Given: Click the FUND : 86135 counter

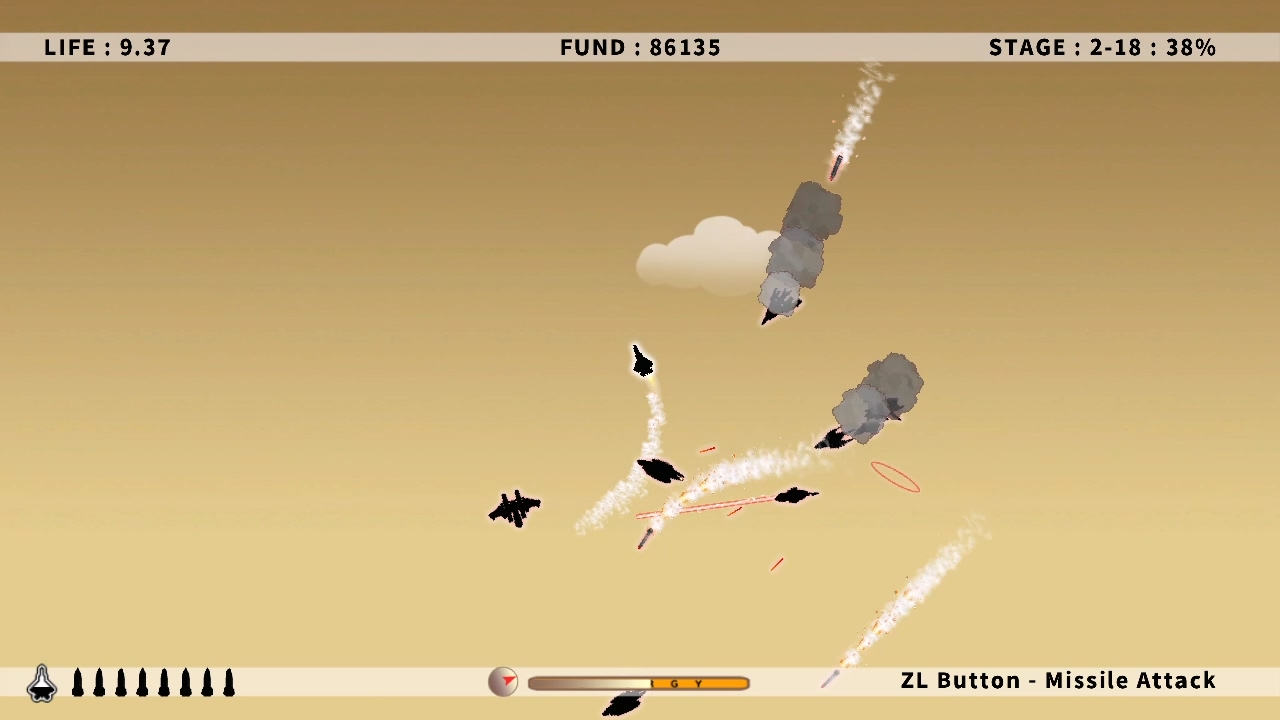Looking at the screenshot, I should point(640,47).
